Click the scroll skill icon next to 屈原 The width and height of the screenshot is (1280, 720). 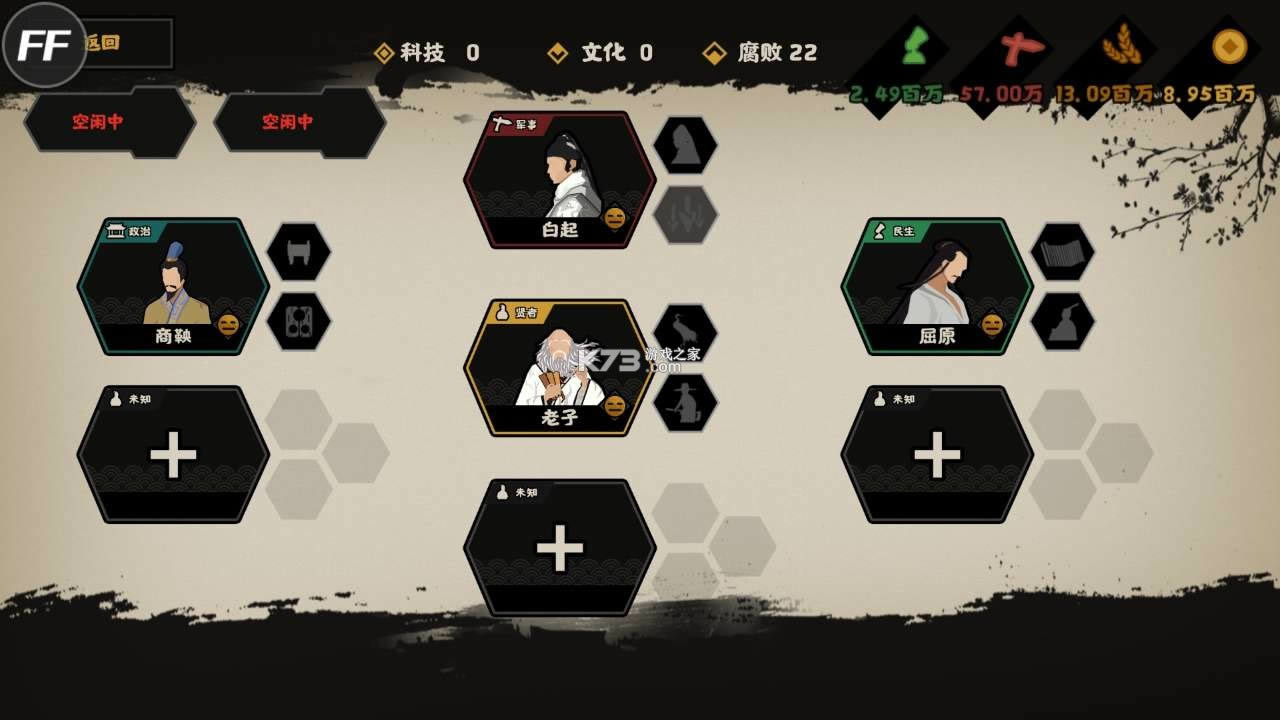click(1062, 252)
